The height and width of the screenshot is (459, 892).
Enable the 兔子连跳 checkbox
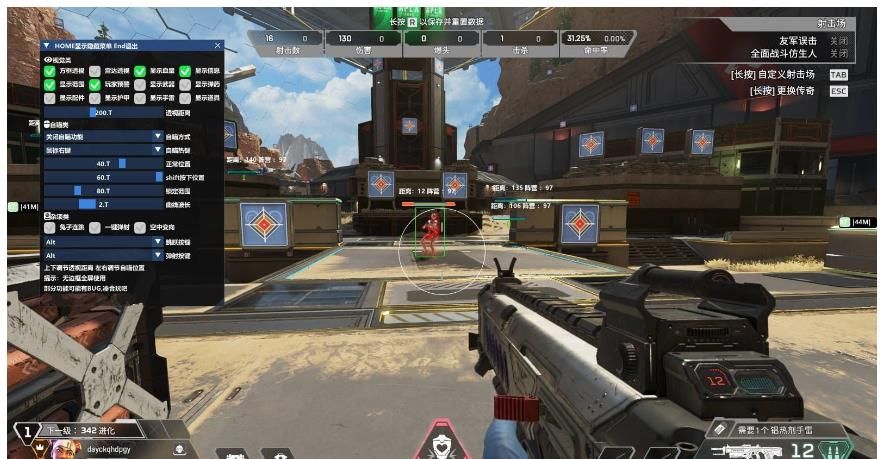pyautogui.click(x=50, y=228)
